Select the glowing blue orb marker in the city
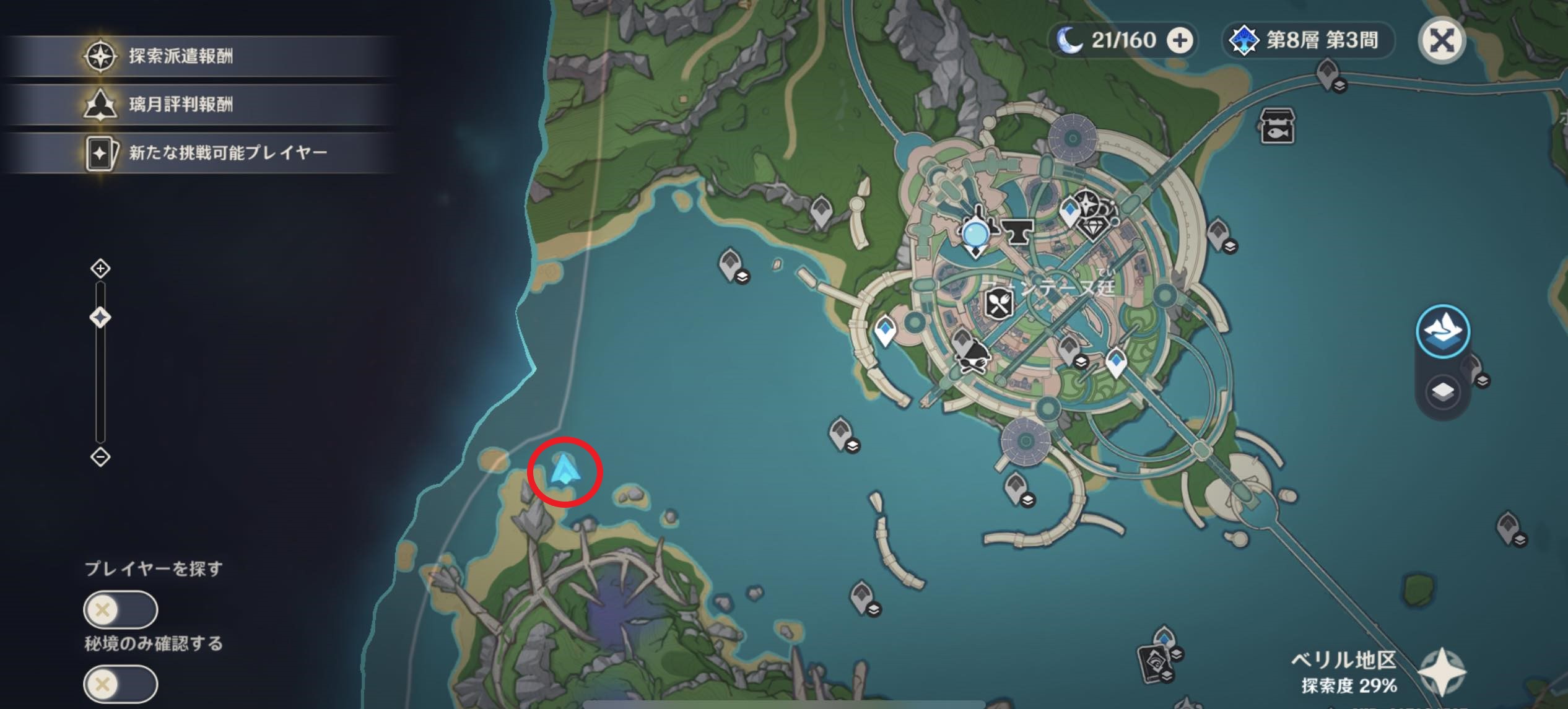1568x709 pixels. click(x=976, y=234)
